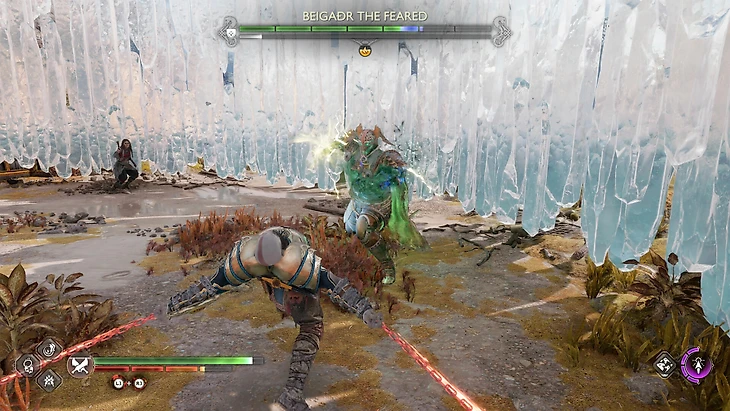This screenshot has width=730, height=411.
Task: Use the burst runic attack icon
Action: coord(50,380)
